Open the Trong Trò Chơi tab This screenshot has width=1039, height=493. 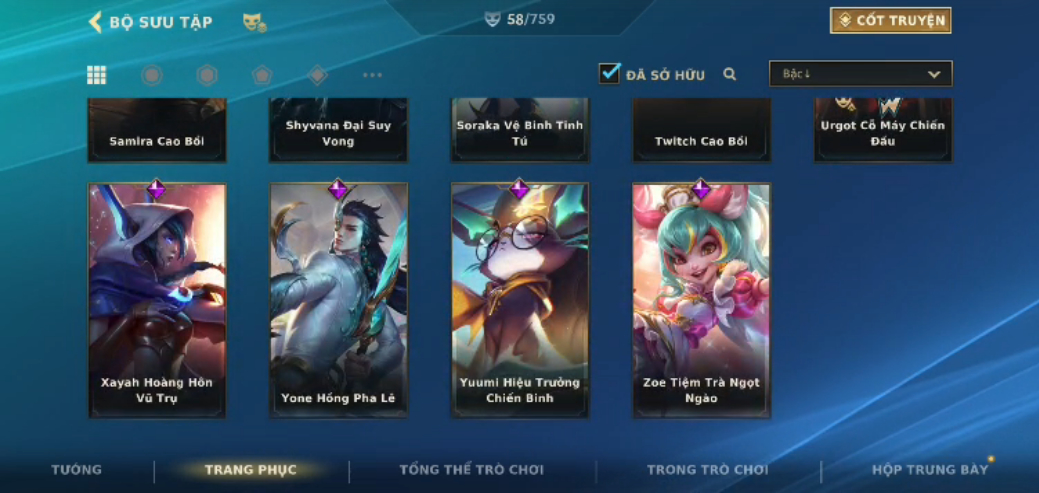coord(707,470)
